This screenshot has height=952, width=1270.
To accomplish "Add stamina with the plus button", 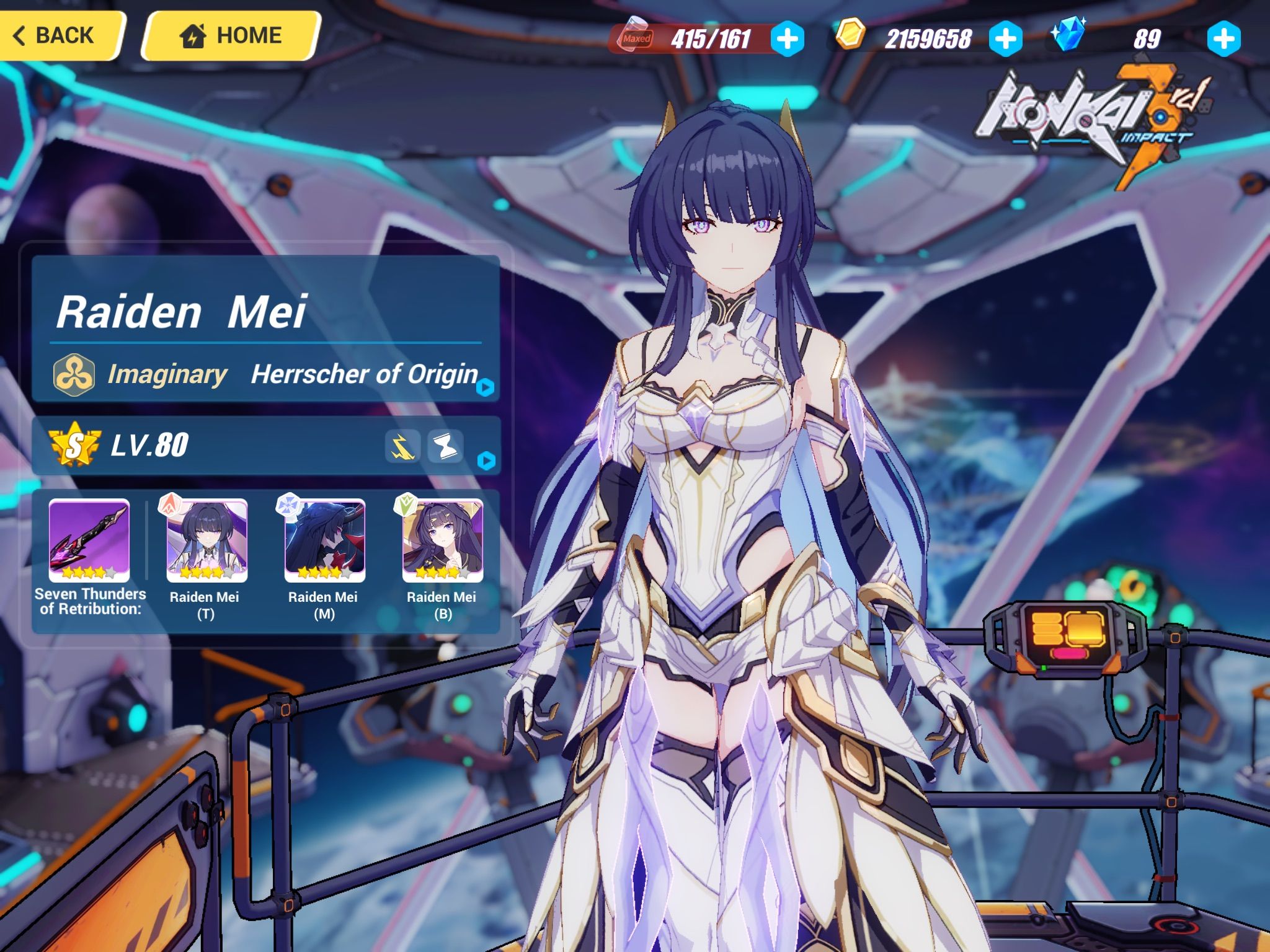I will coord(786,39).
